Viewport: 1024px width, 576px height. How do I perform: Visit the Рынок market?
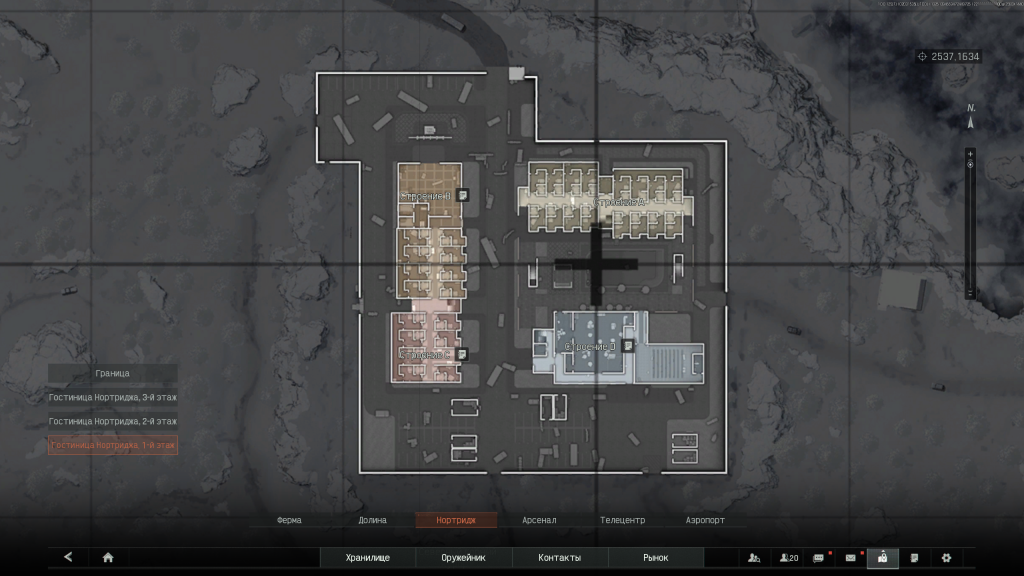[x=655, y=558]
